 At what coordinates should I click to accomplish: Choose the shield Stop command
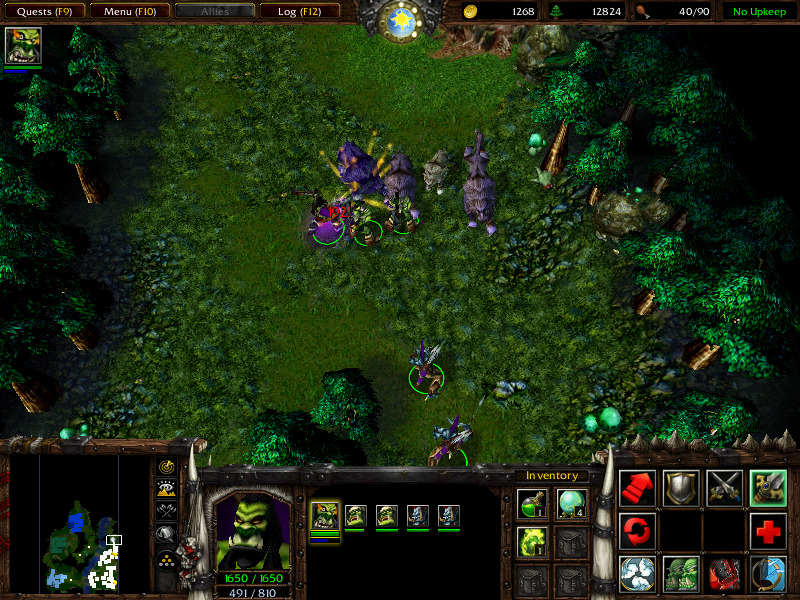click(x=681, y=488)
